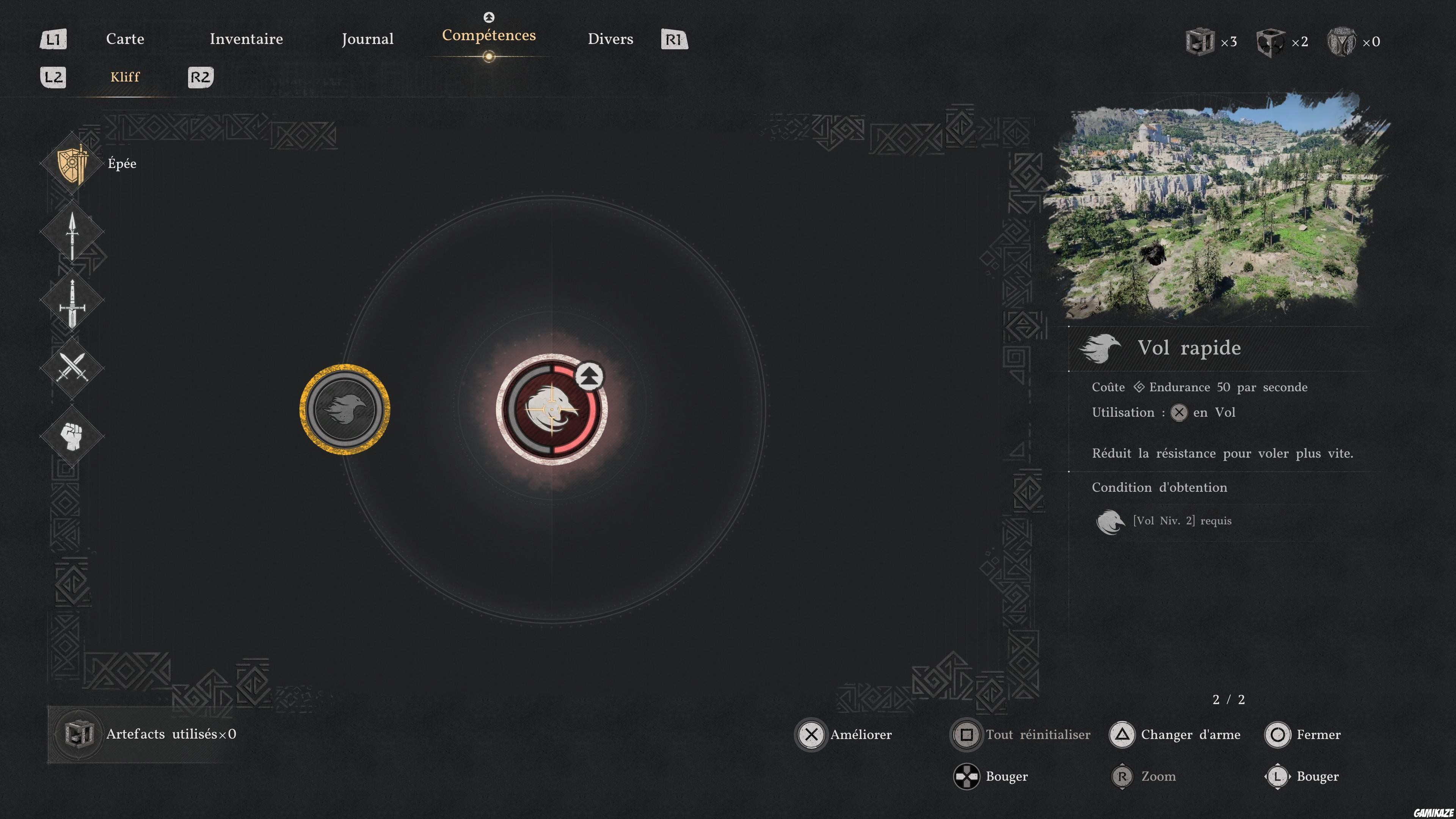Open the Carte tab
The image size is (1456, 819).
click(125, 39)
